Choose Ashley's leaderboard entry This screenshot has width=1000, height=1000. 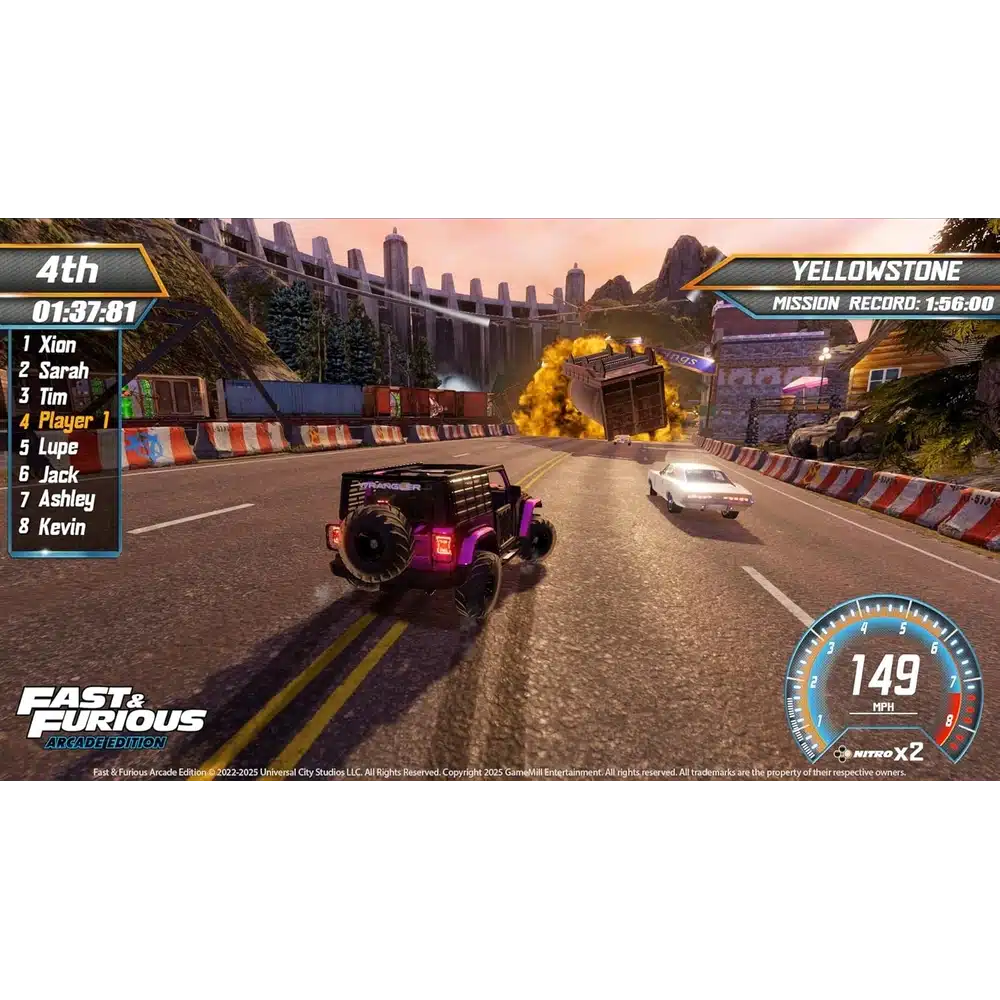tap(66, 500)
